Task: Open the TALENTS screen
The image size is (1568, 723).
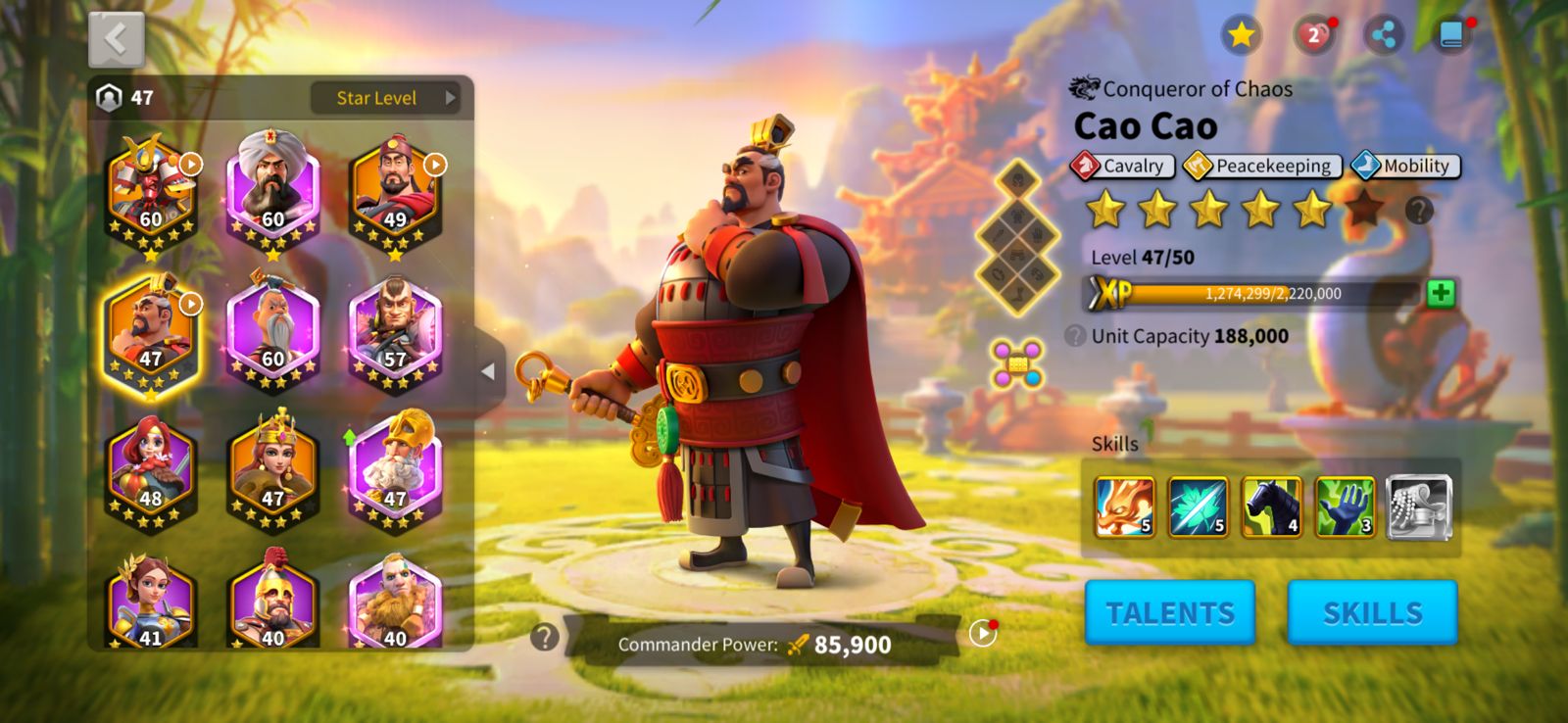Action: (1169, 612)
